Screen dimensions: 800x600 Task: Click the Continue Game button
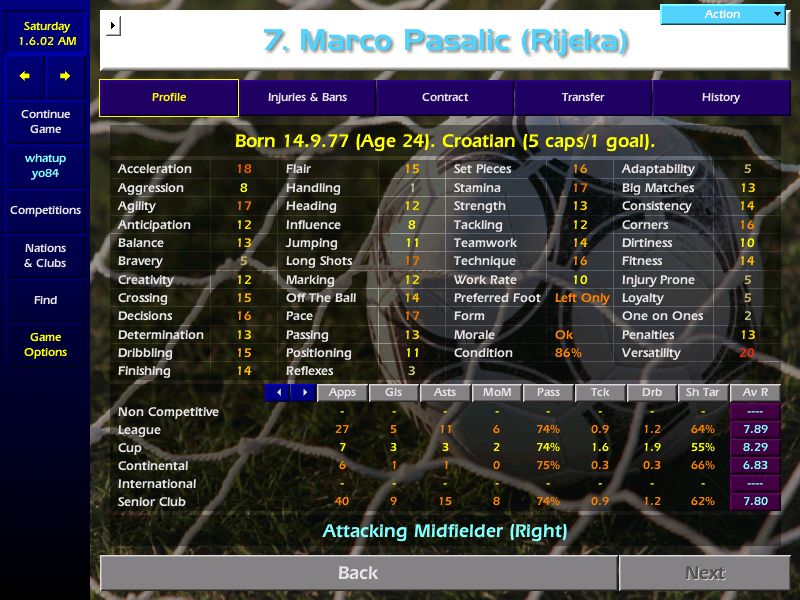tap(46, 121)
